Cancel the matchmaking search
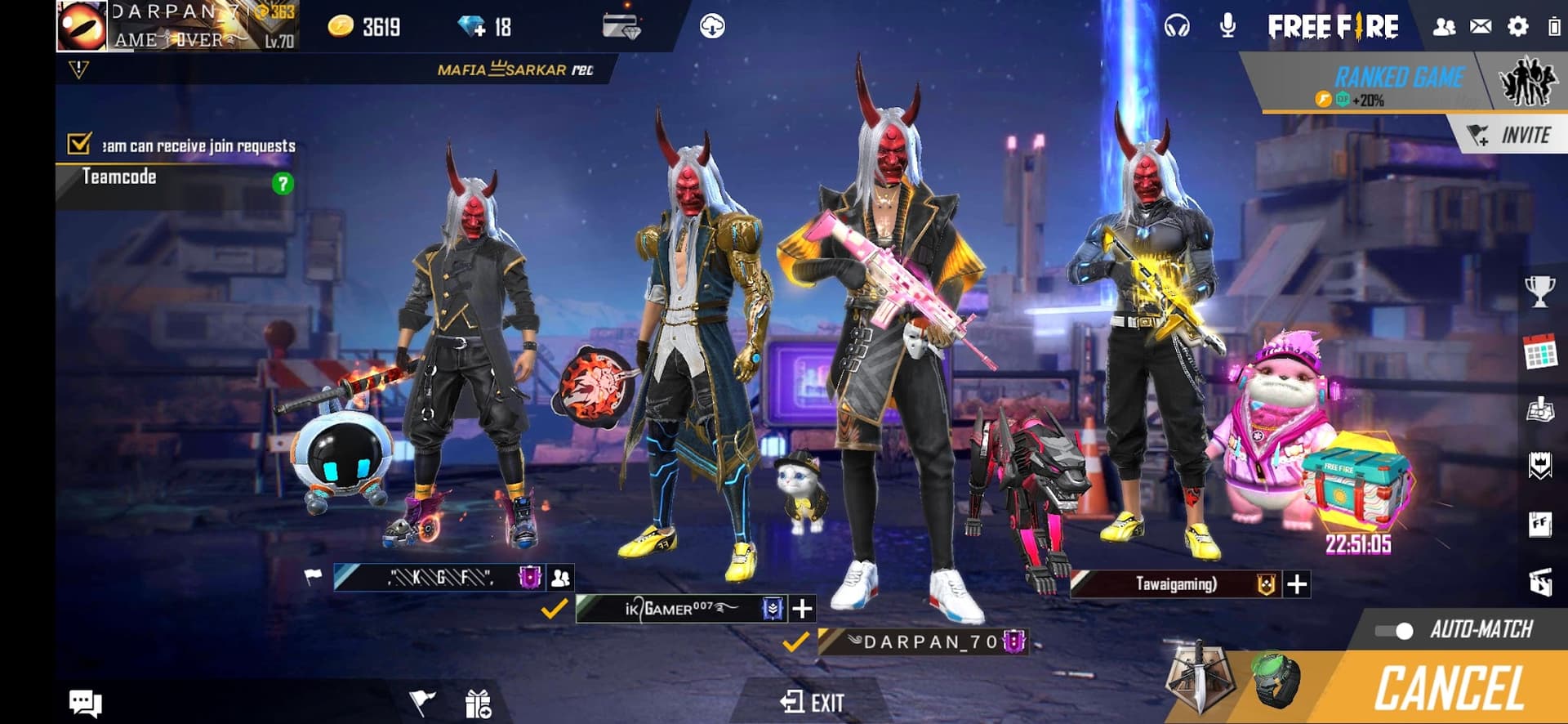Image resolution: width=1568 pixels, height=724 pixels. (1450, 688)
